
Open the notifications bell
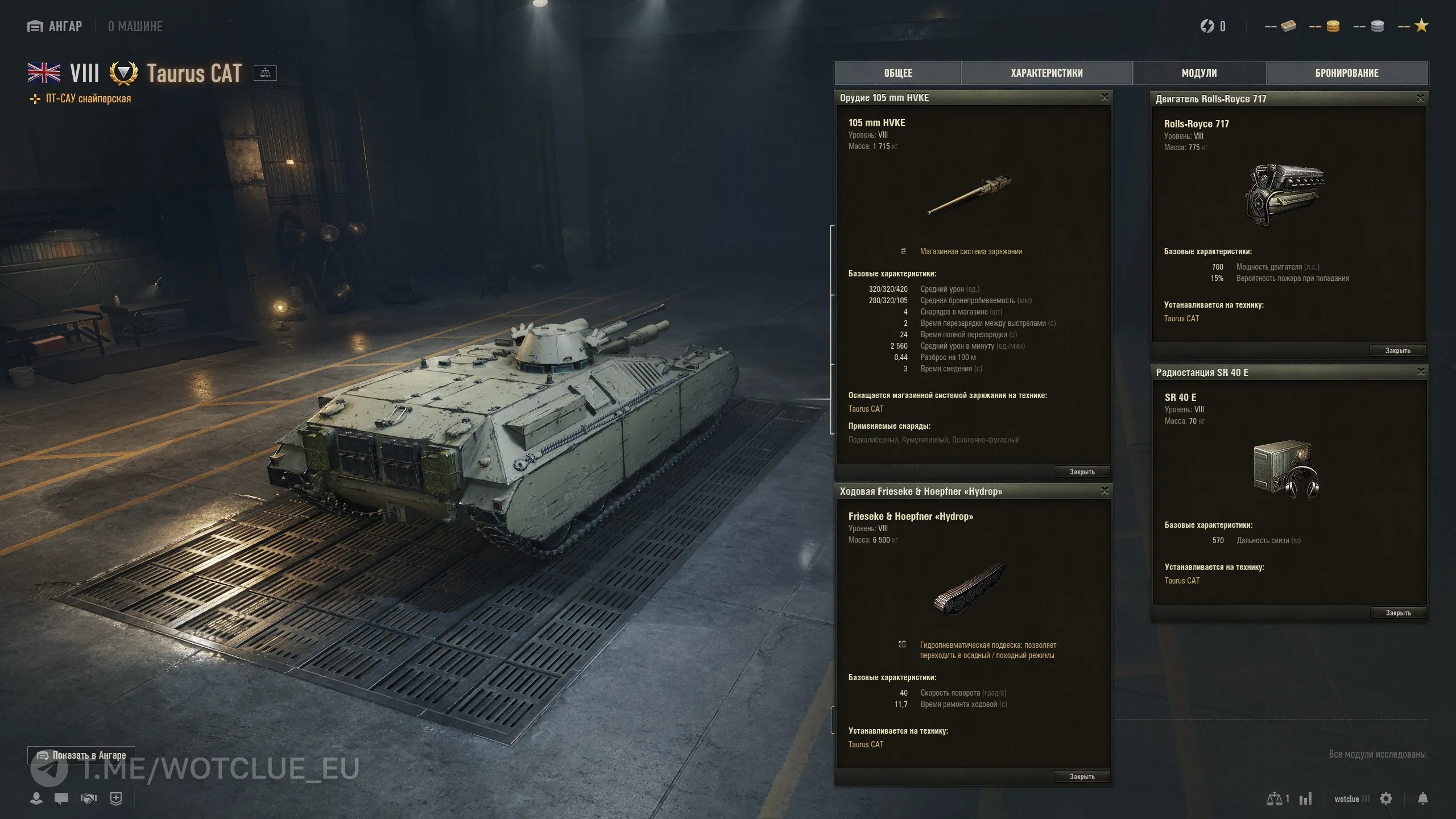click(1422, 799)
